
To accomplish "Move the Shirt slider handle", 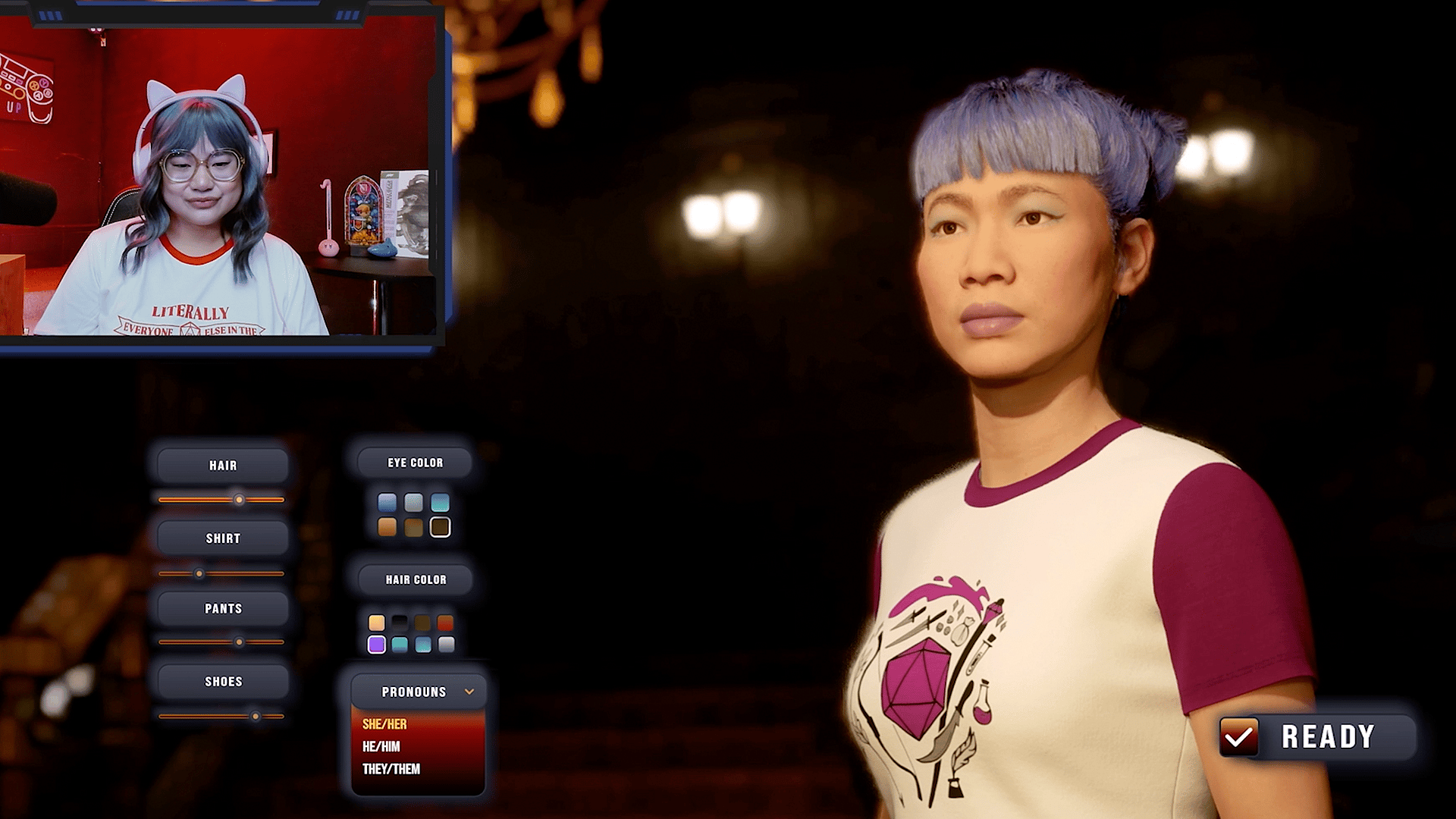I will (199, 574).
